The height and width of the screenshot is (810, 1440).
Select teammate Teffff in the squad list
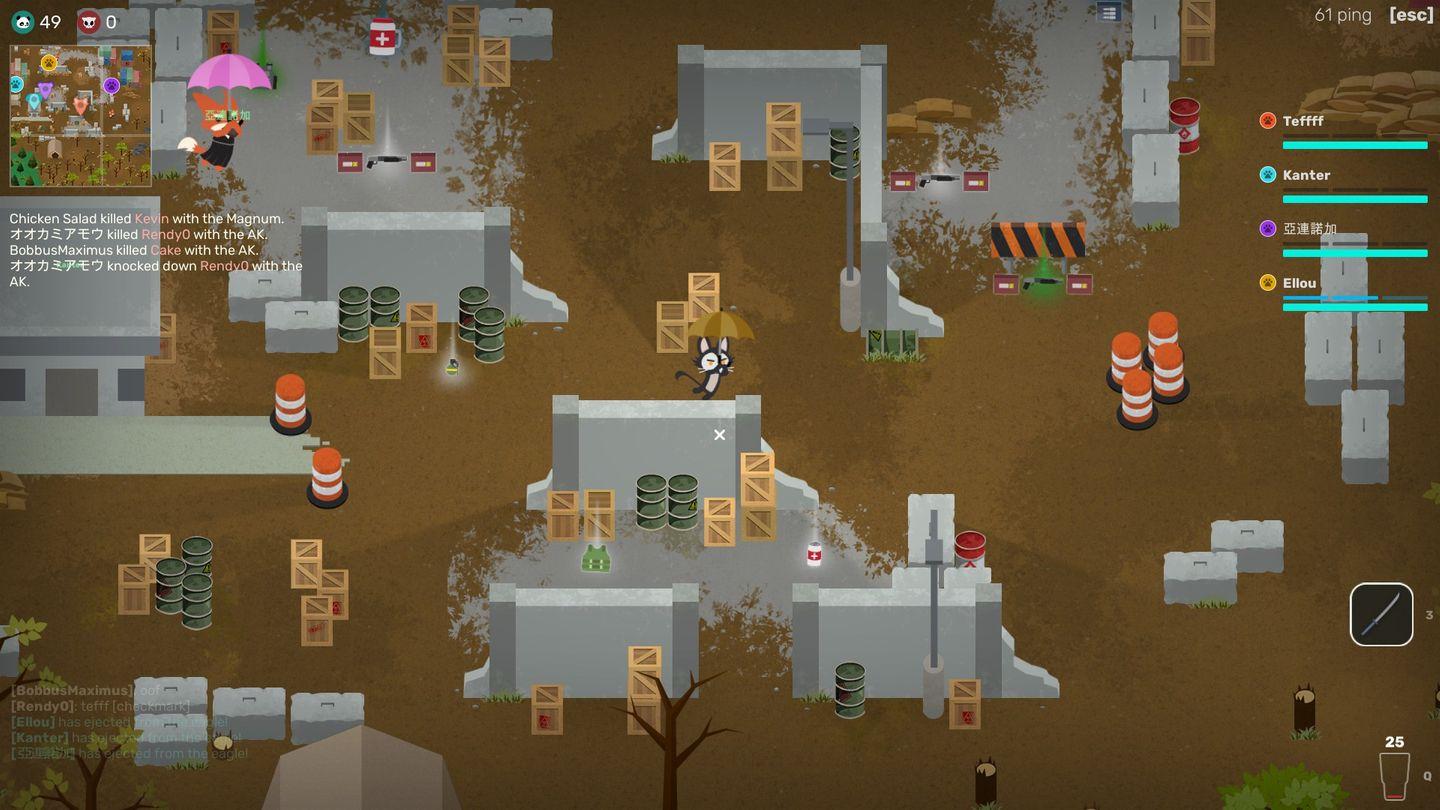tap(1303, 121)
